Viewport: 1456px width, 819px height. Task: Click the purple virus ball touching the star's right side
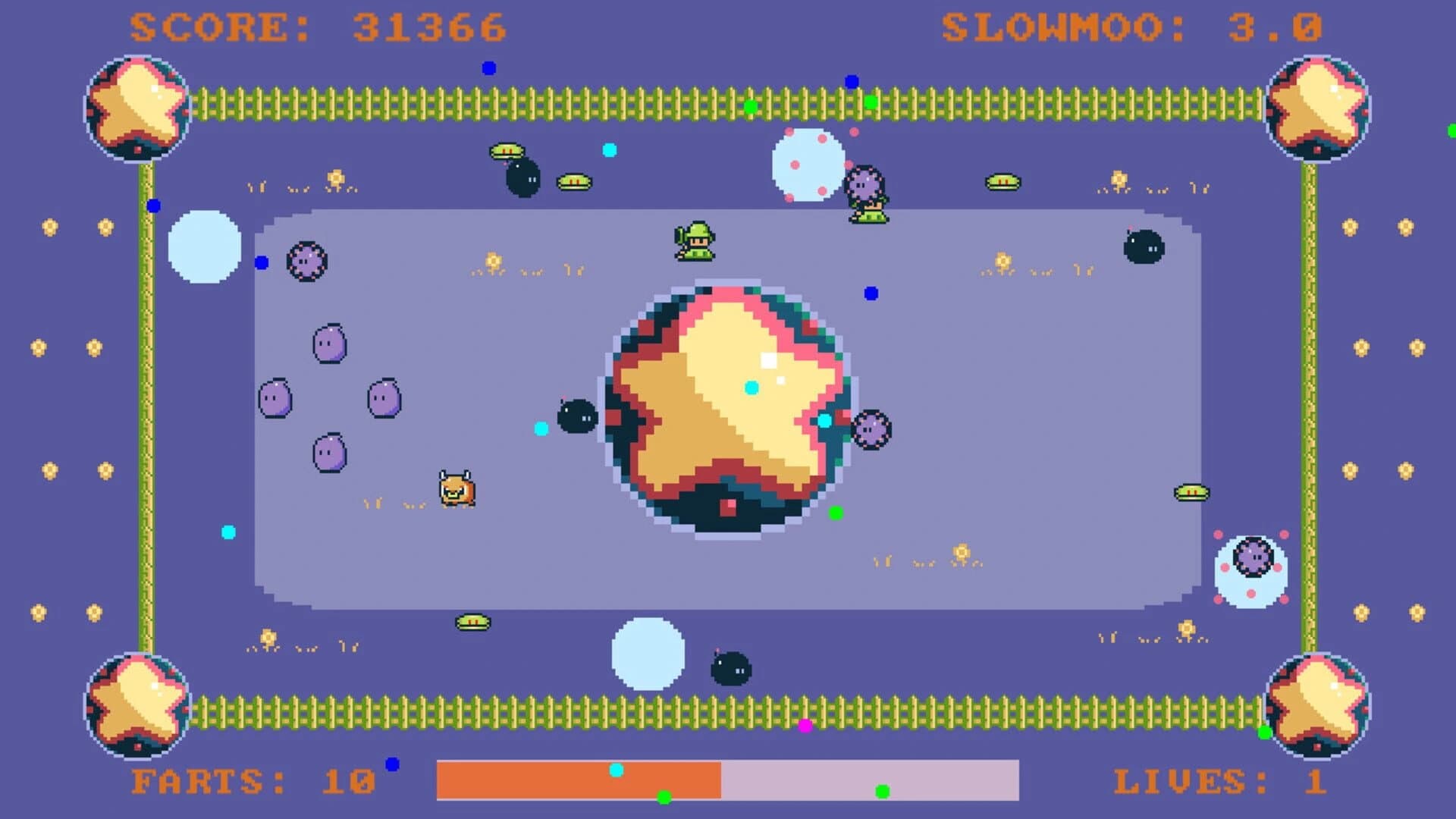pyautogui.click(x=874, y=431)
